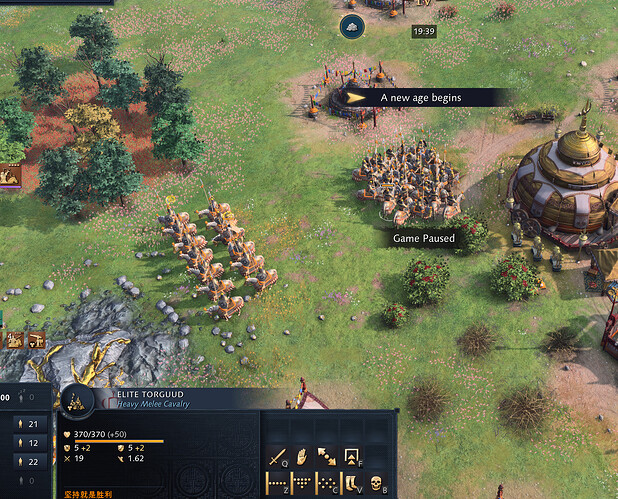Click the stone resource icon near timer

[350, 26]
